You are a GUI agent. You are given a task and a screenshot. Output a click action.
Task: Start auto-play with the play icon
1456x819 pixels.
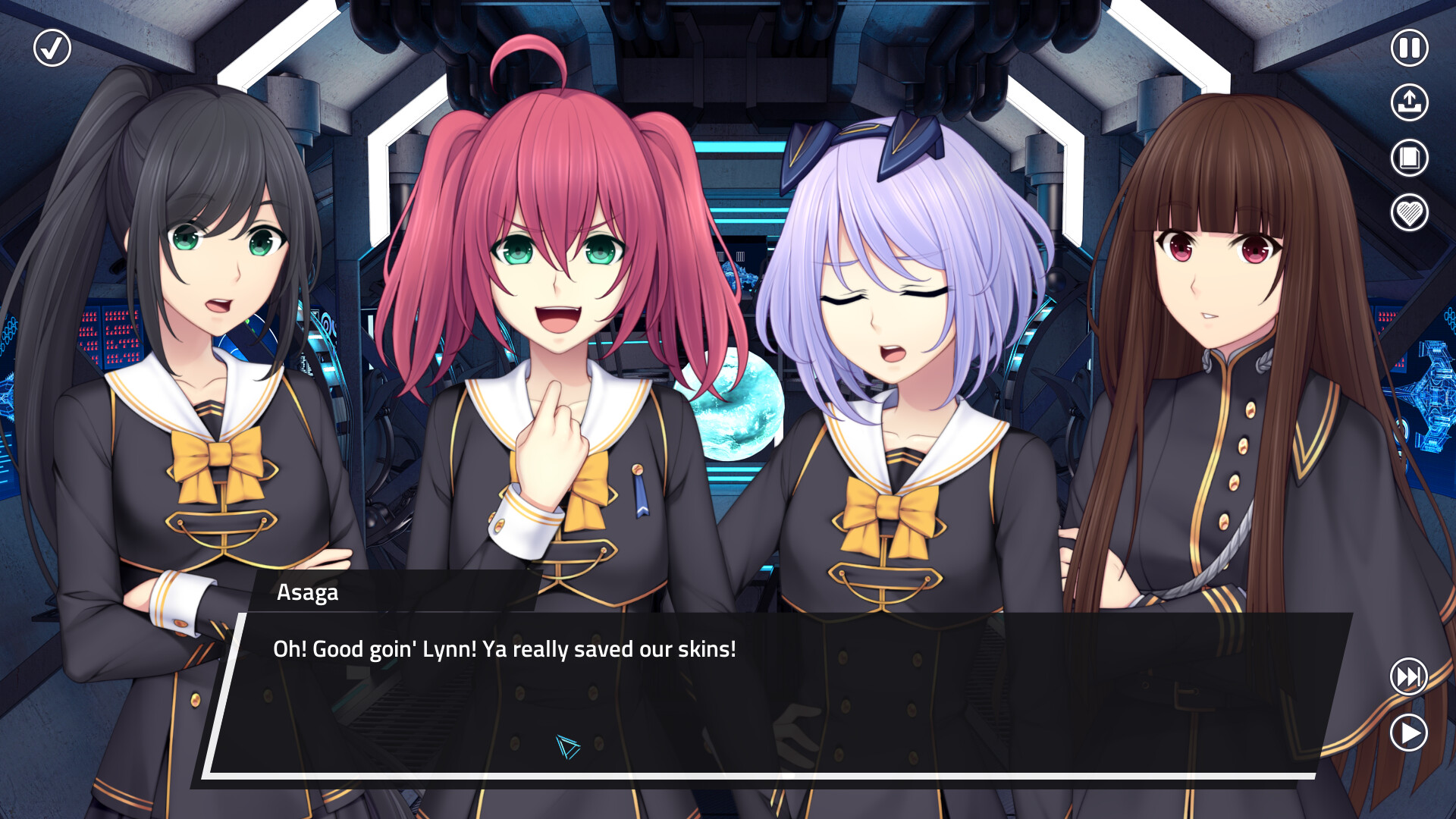click(1408, 733)
